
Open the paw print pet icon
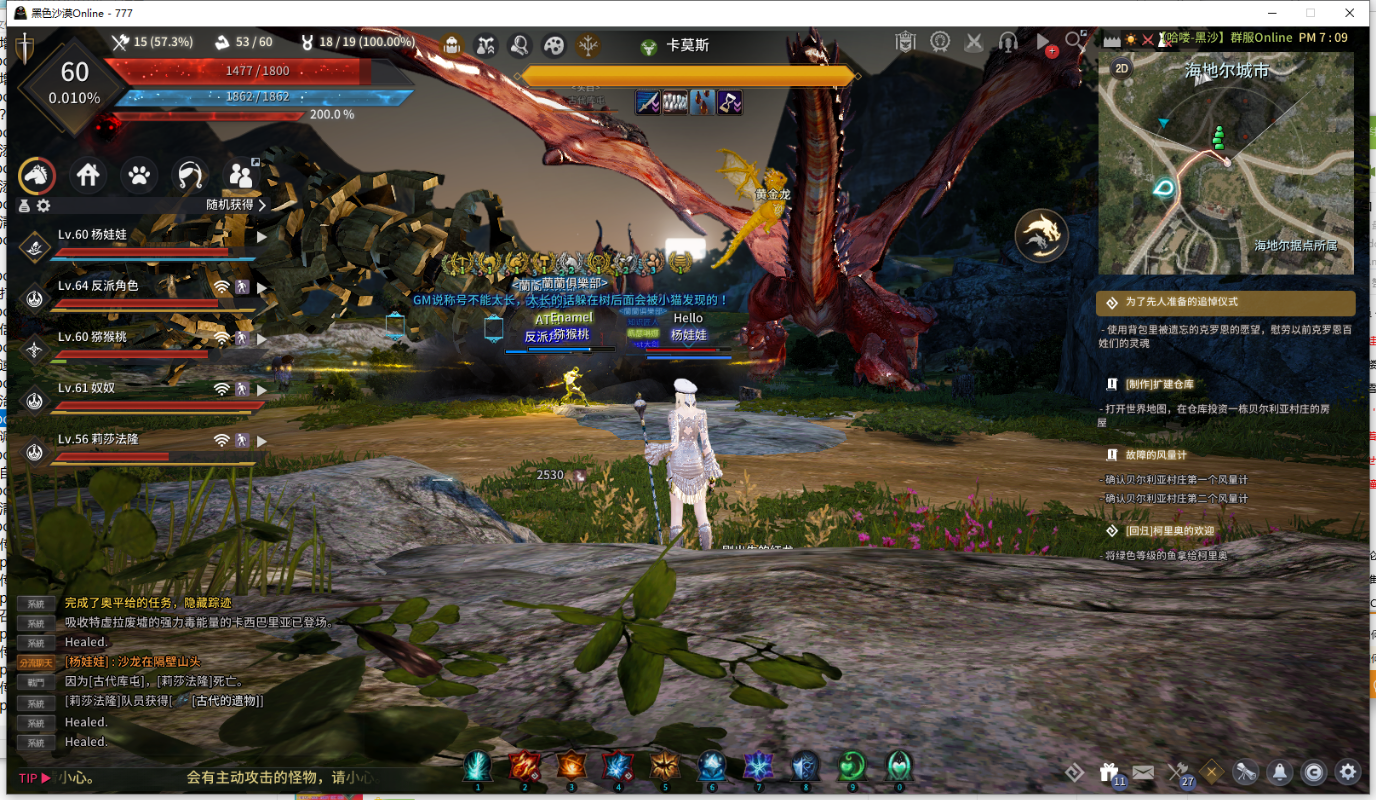[139, 176]
